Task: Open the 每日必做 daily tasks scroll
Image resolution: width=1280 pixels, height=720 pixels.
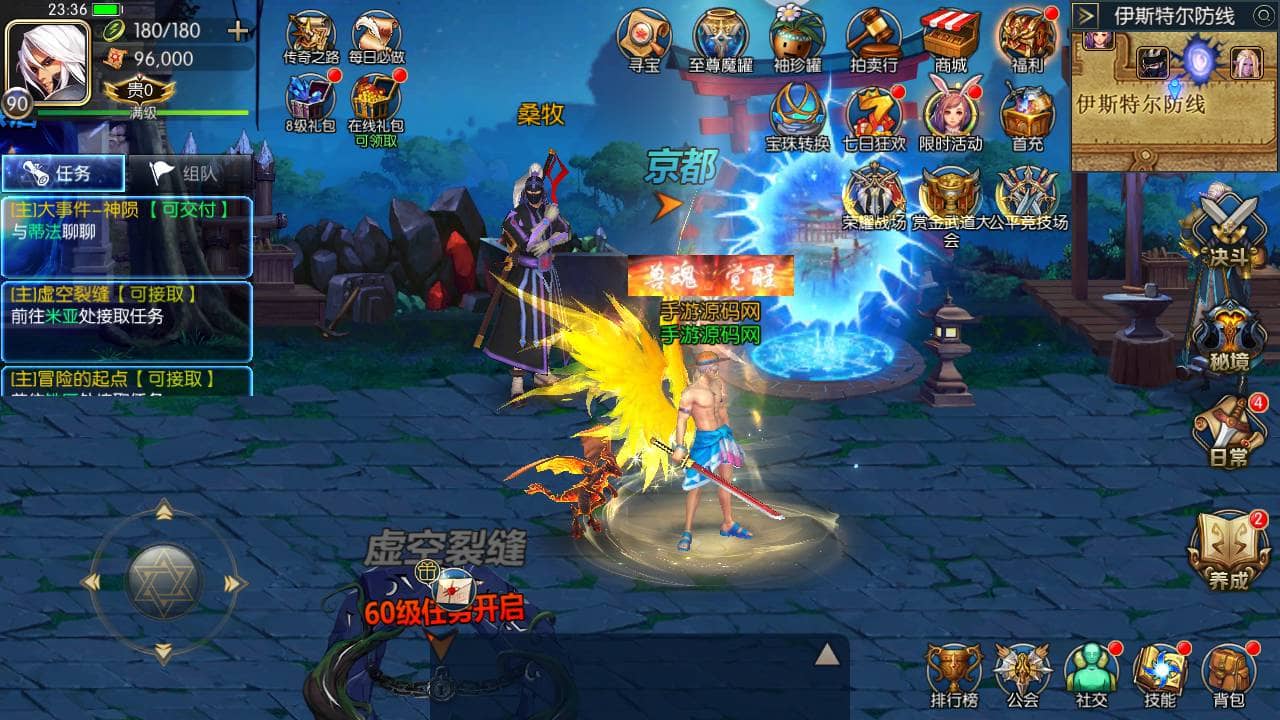Action: click(x=377, y=38)
